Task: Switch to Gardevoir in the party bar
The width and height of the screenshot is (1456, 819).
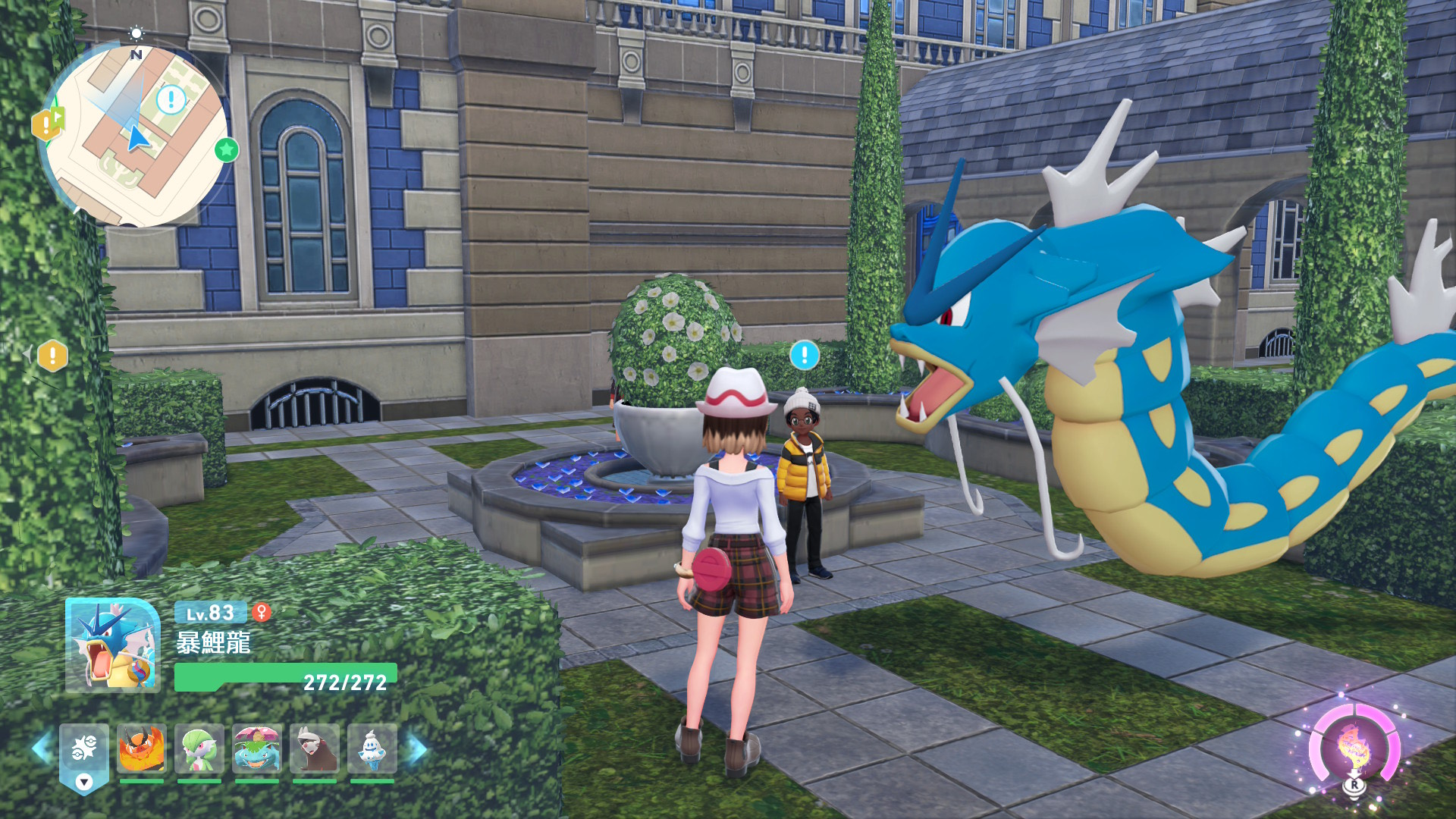Action: (x=199, y=749)
